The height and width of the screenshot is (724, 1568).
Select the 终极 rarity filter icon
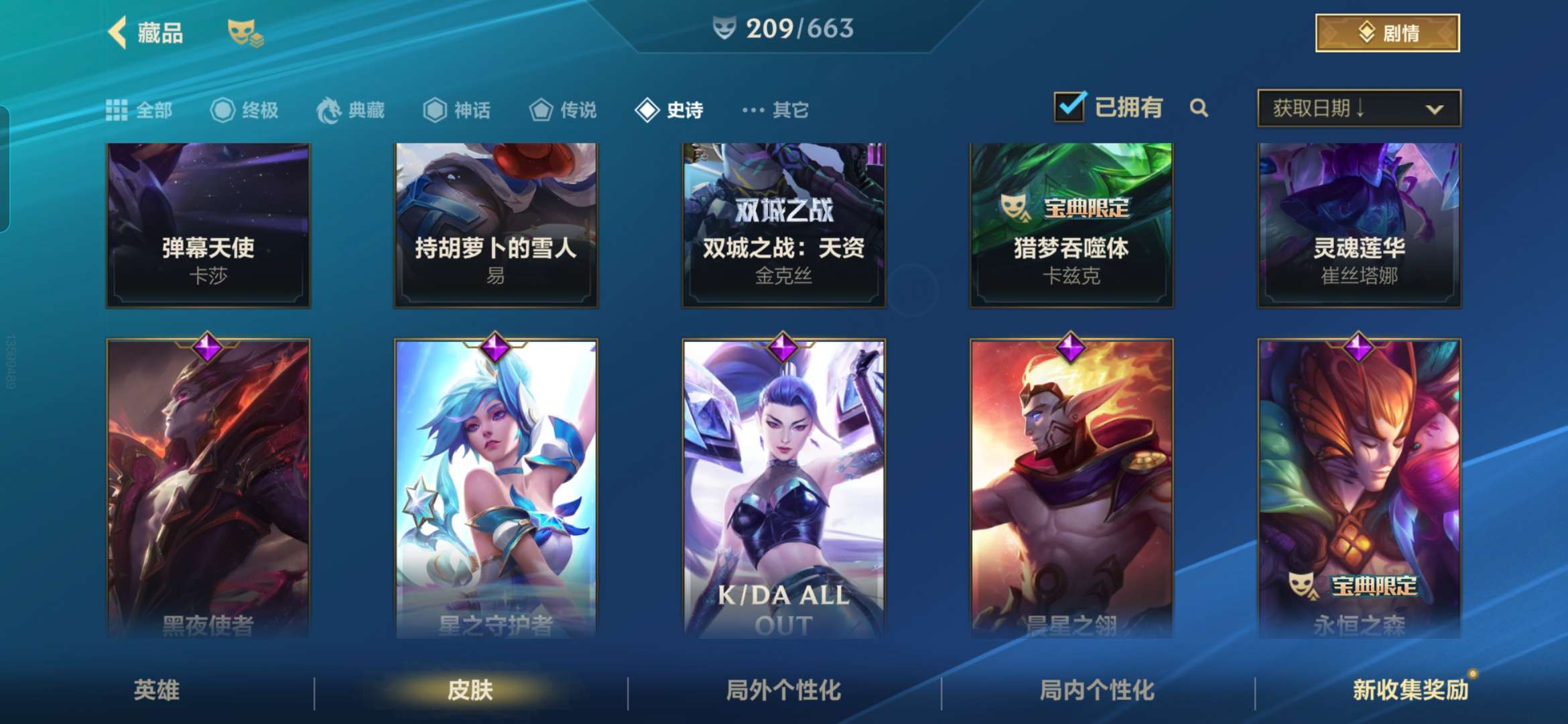(224, 109)
